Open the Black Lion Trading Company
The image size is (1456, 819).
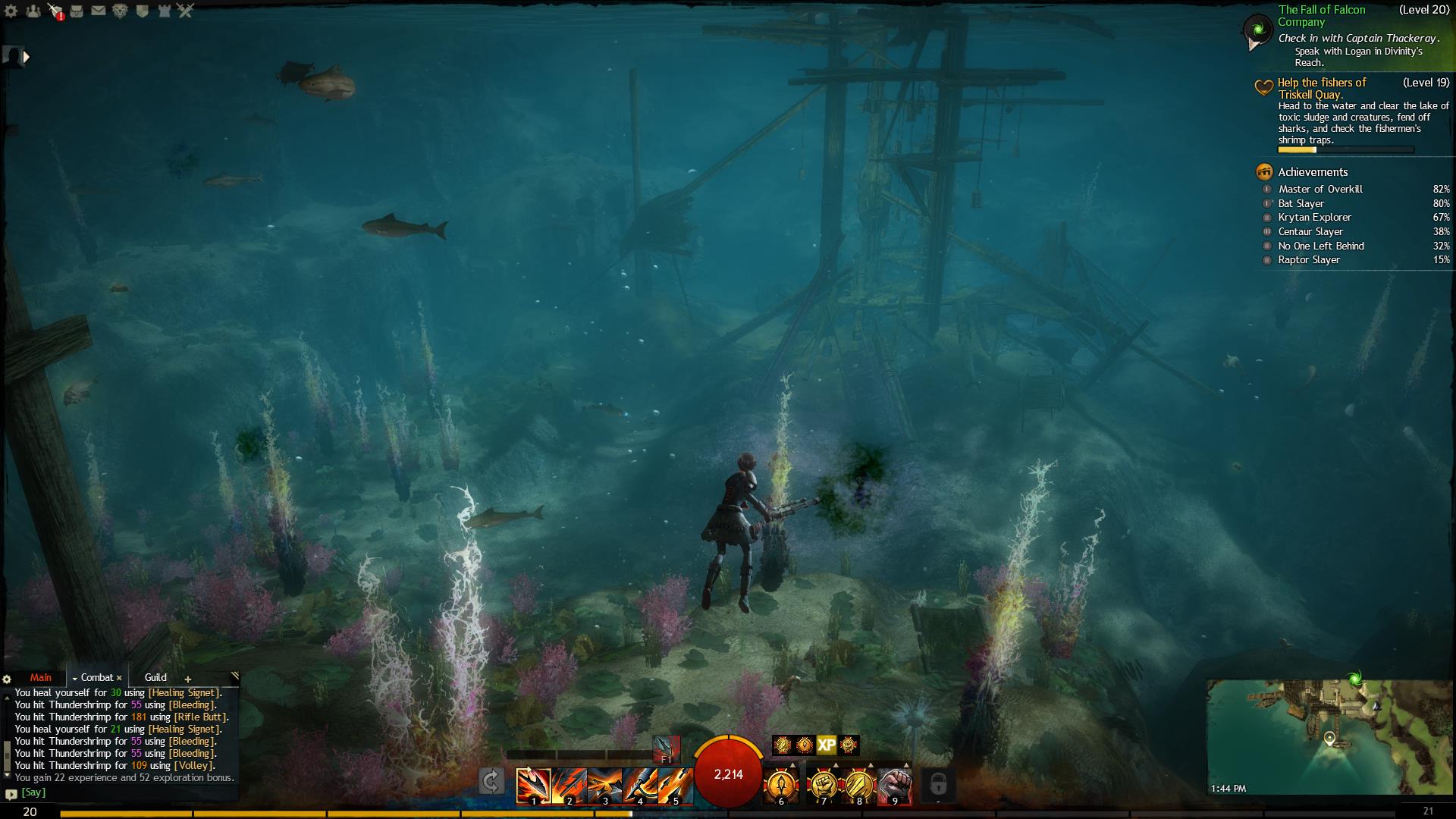[x=120, y=11]
